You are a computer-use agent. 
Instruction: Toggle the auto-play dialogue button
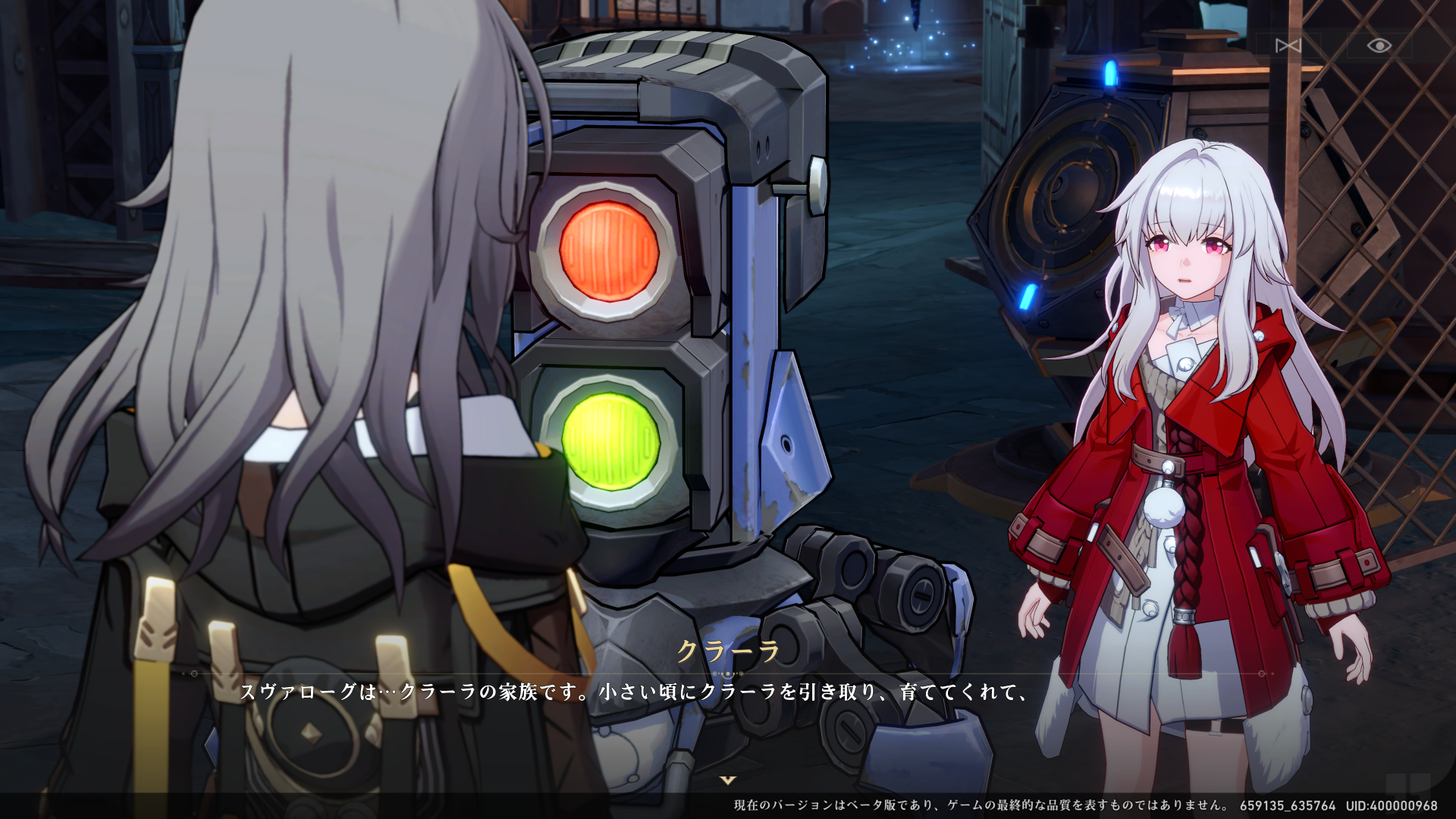pos(1288,45)
